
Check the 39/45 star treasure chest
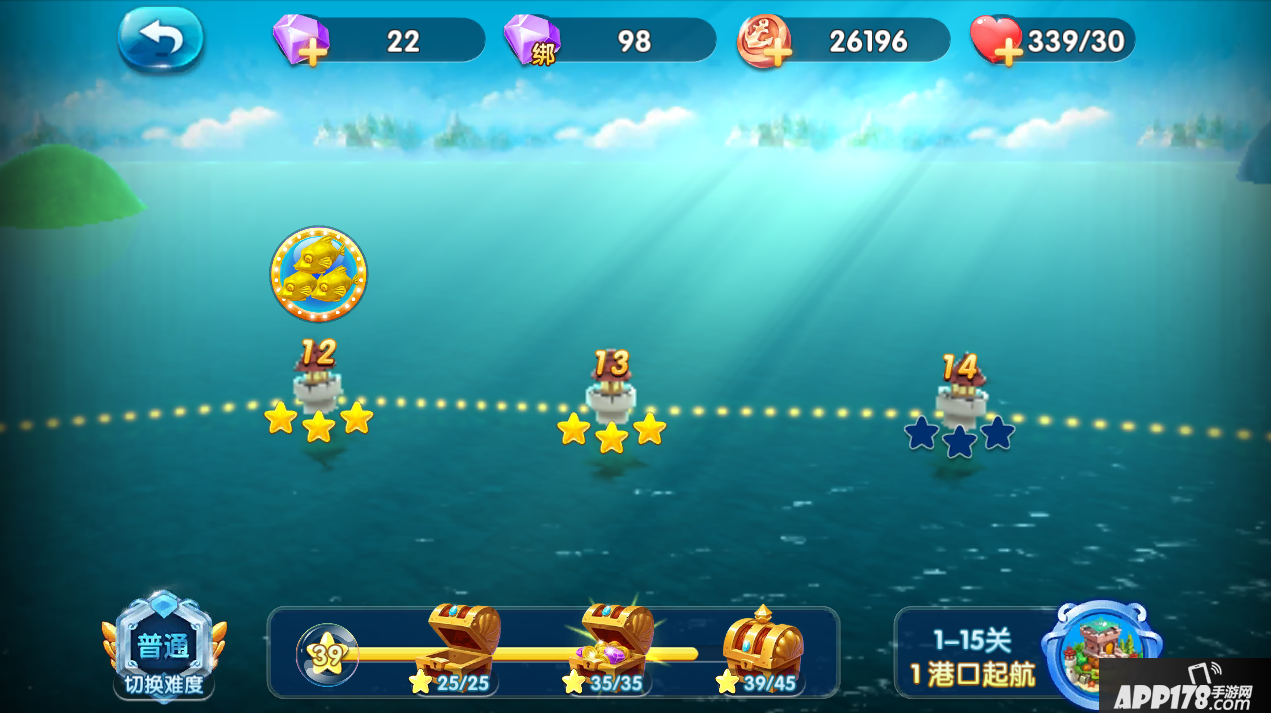pyautogui.click(x=762, y=645)
